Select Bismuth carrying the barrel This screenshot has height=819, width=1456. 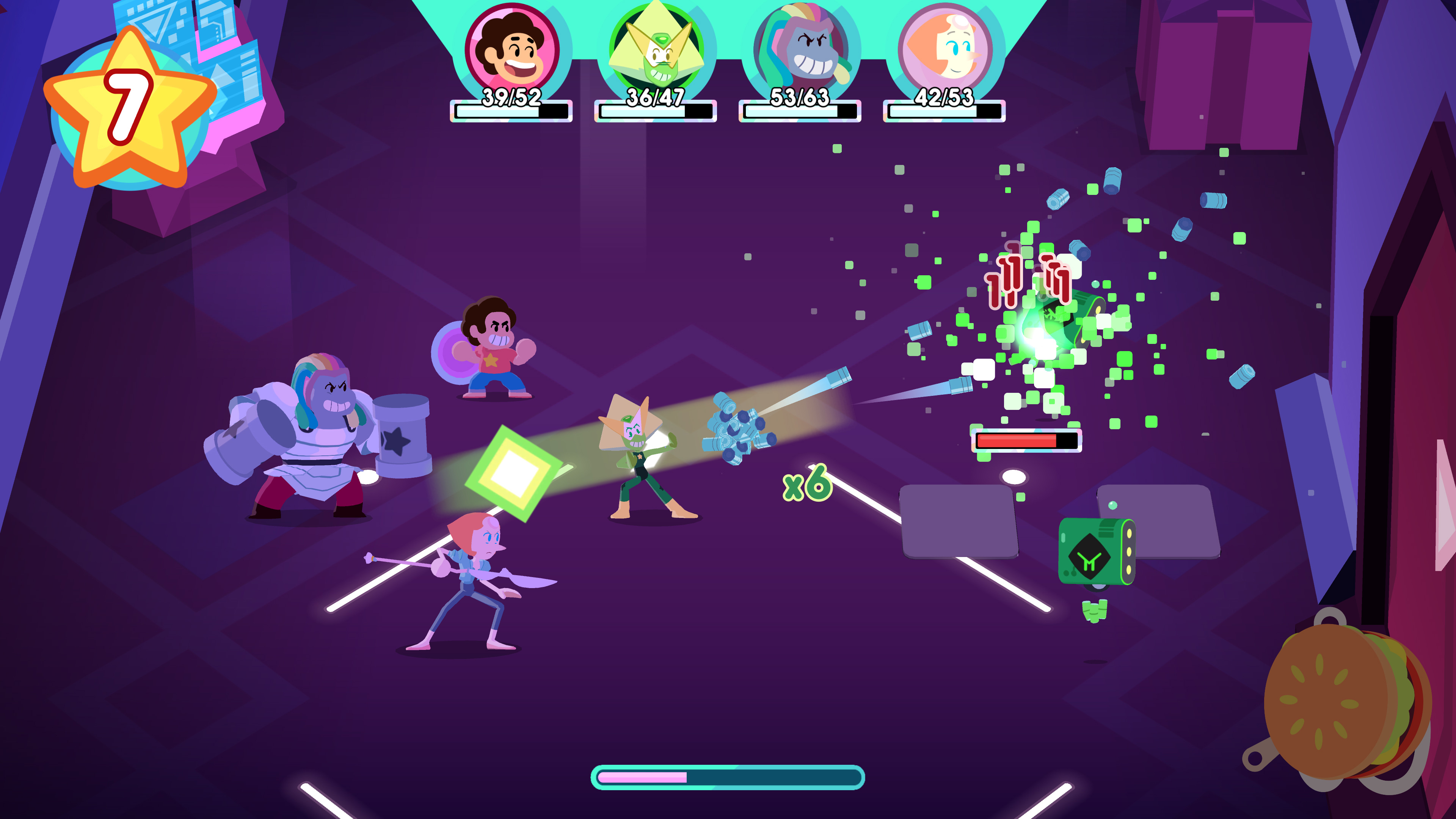click(322, 441)
